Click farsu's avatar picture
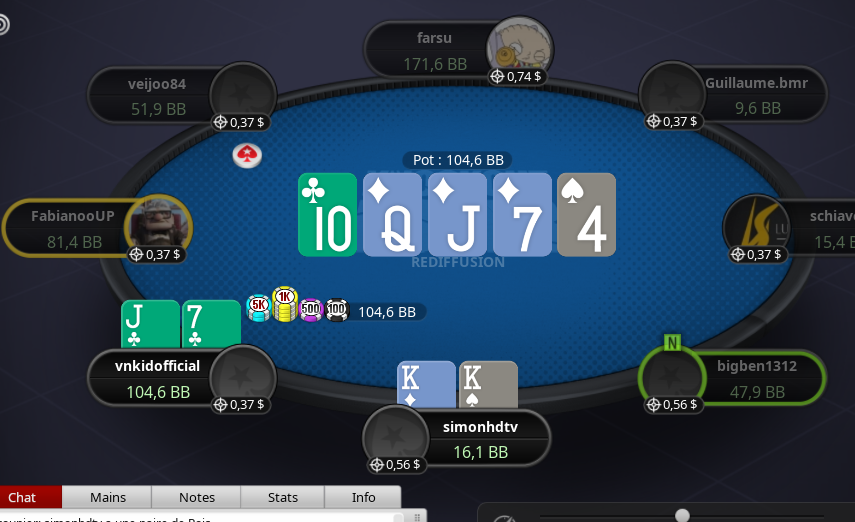 [x=519, y=47]
